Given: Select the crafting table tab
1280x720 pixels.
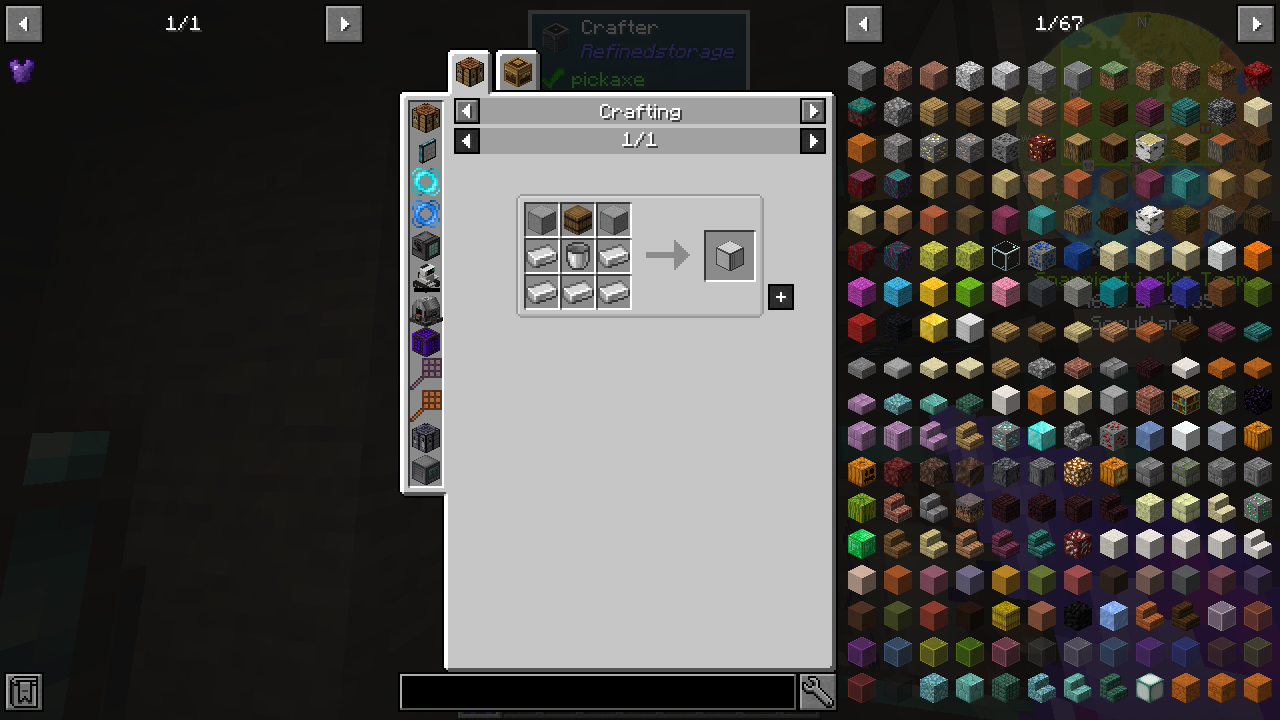Looking at the screenshot, I should [469, 70].
